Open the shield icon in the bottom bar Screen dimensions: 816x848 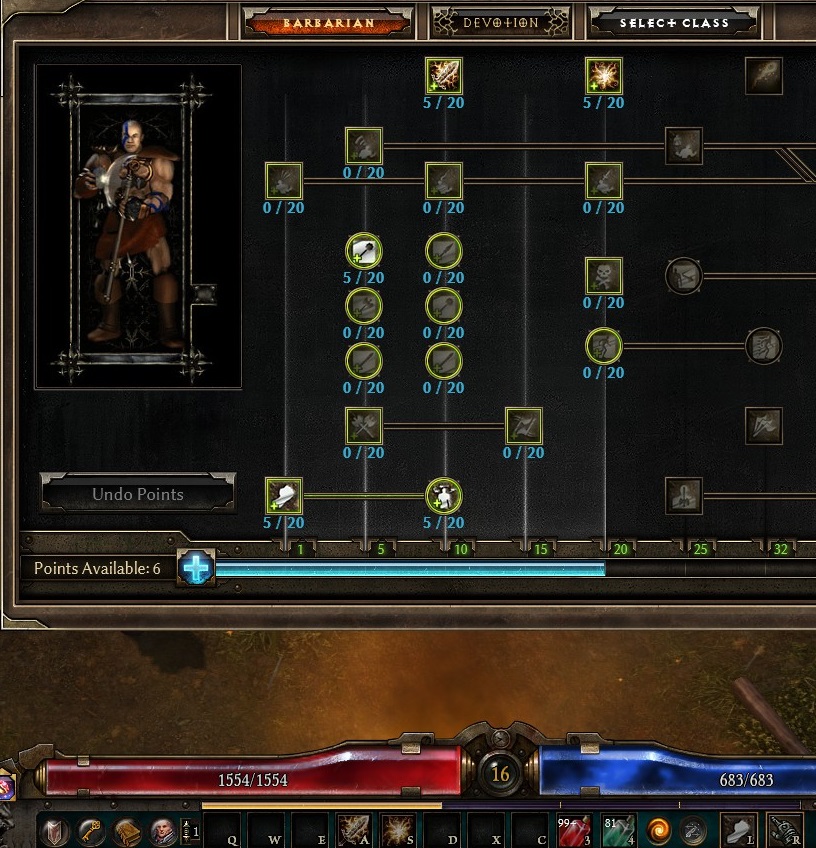(54, 830)
